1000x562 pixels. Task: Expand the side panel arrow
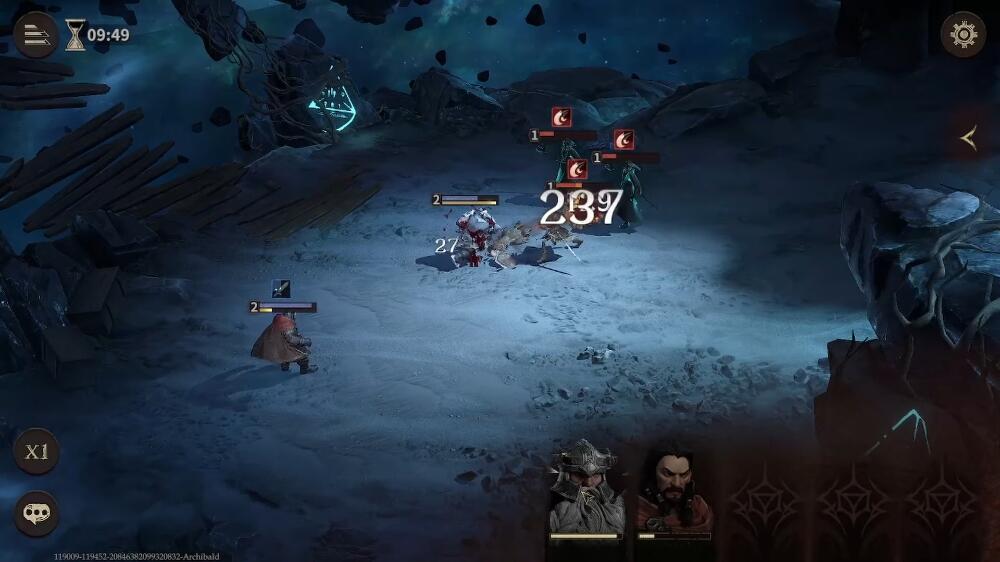tap(968, 139)
